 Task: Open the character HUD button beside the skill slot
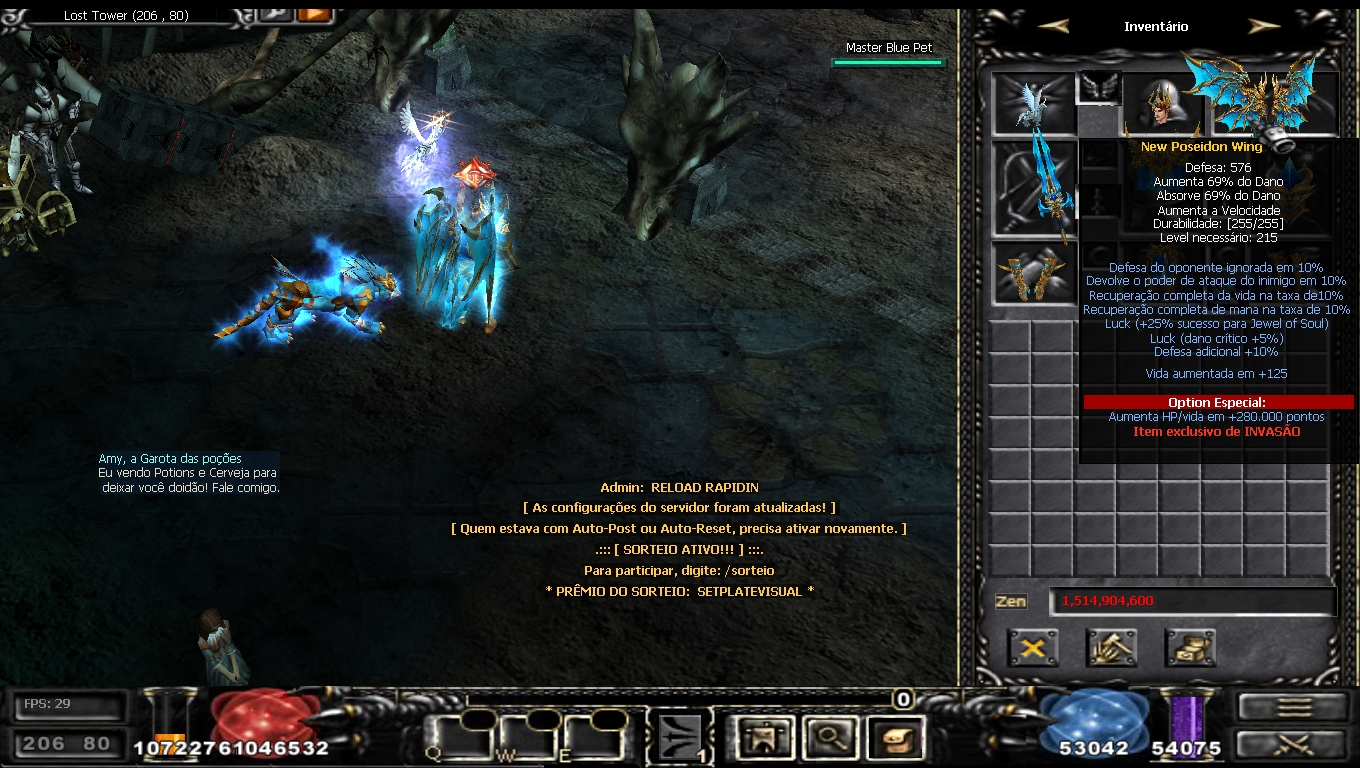(765, 738)
